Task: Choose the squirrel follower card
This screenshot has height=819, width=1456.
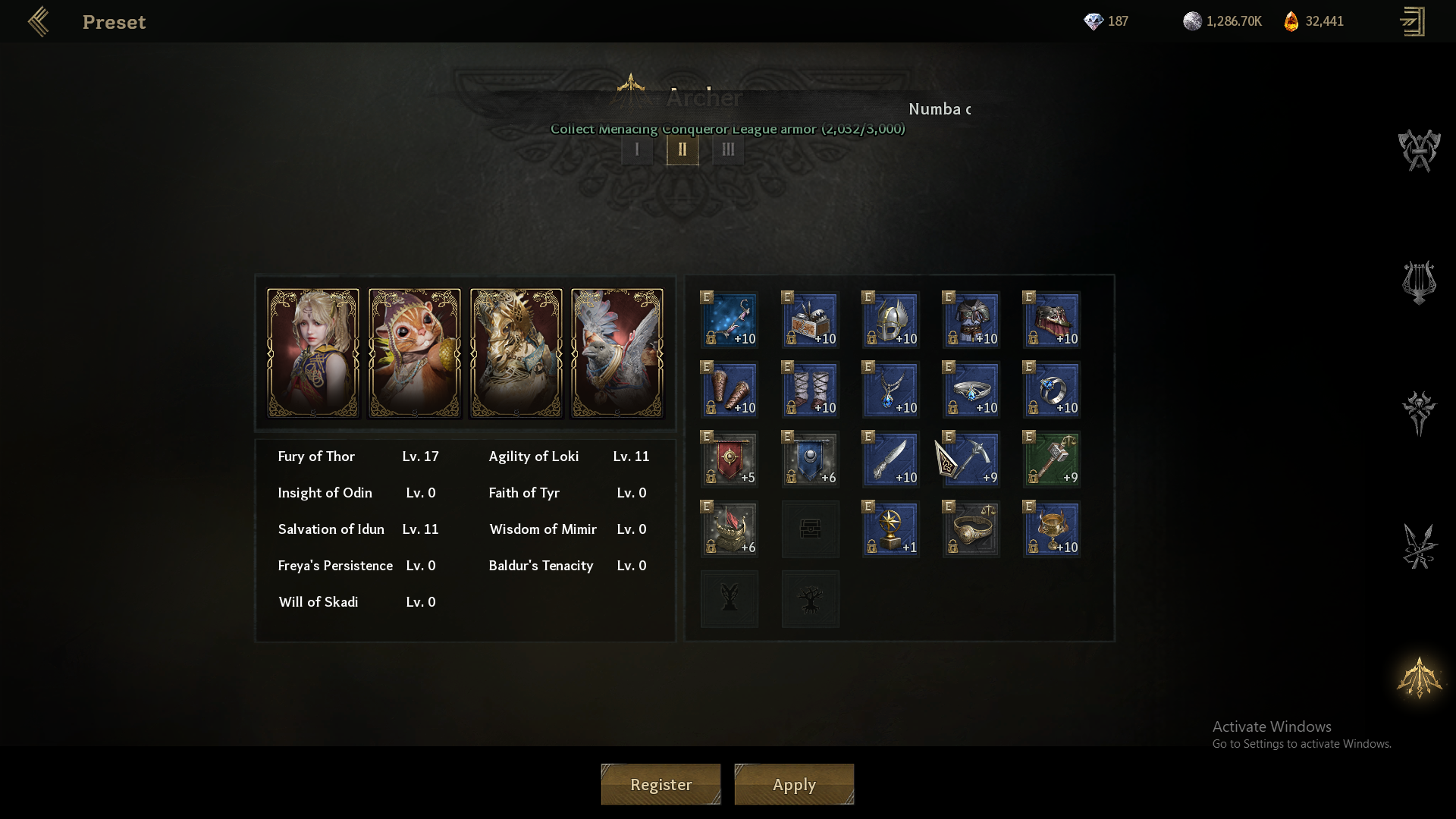Action: pyautogui.click(x=415, y=353)
